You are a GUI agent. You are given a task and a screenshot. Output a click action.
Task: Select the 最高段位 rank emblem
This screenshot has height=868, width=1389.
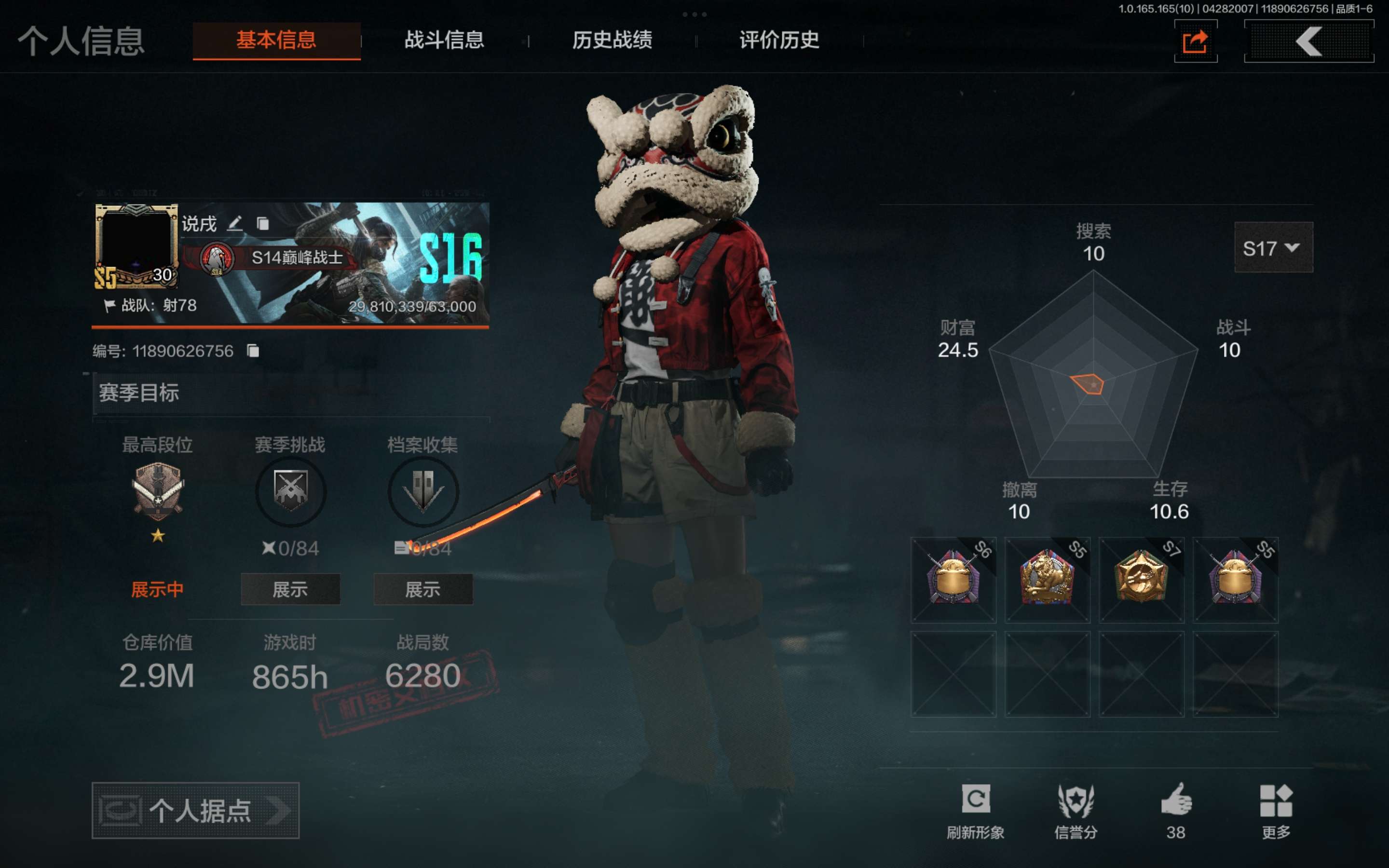[x=158, y=491]
